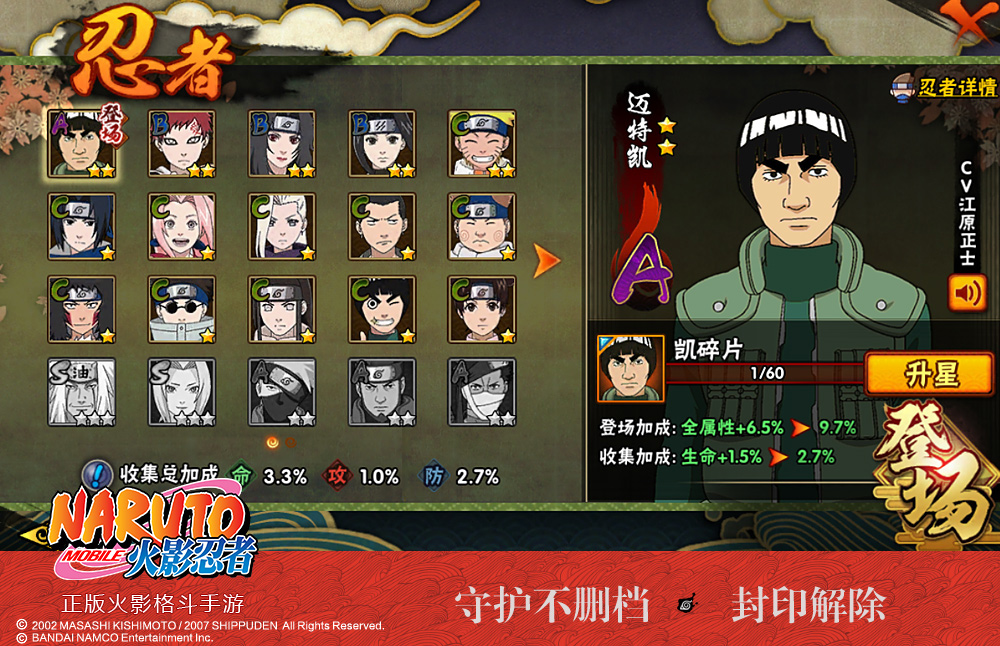The height and width of the screenshot is (646, 1000).
Task: Select the Shikamaru ninja portrait
Action: pos(382,227)
